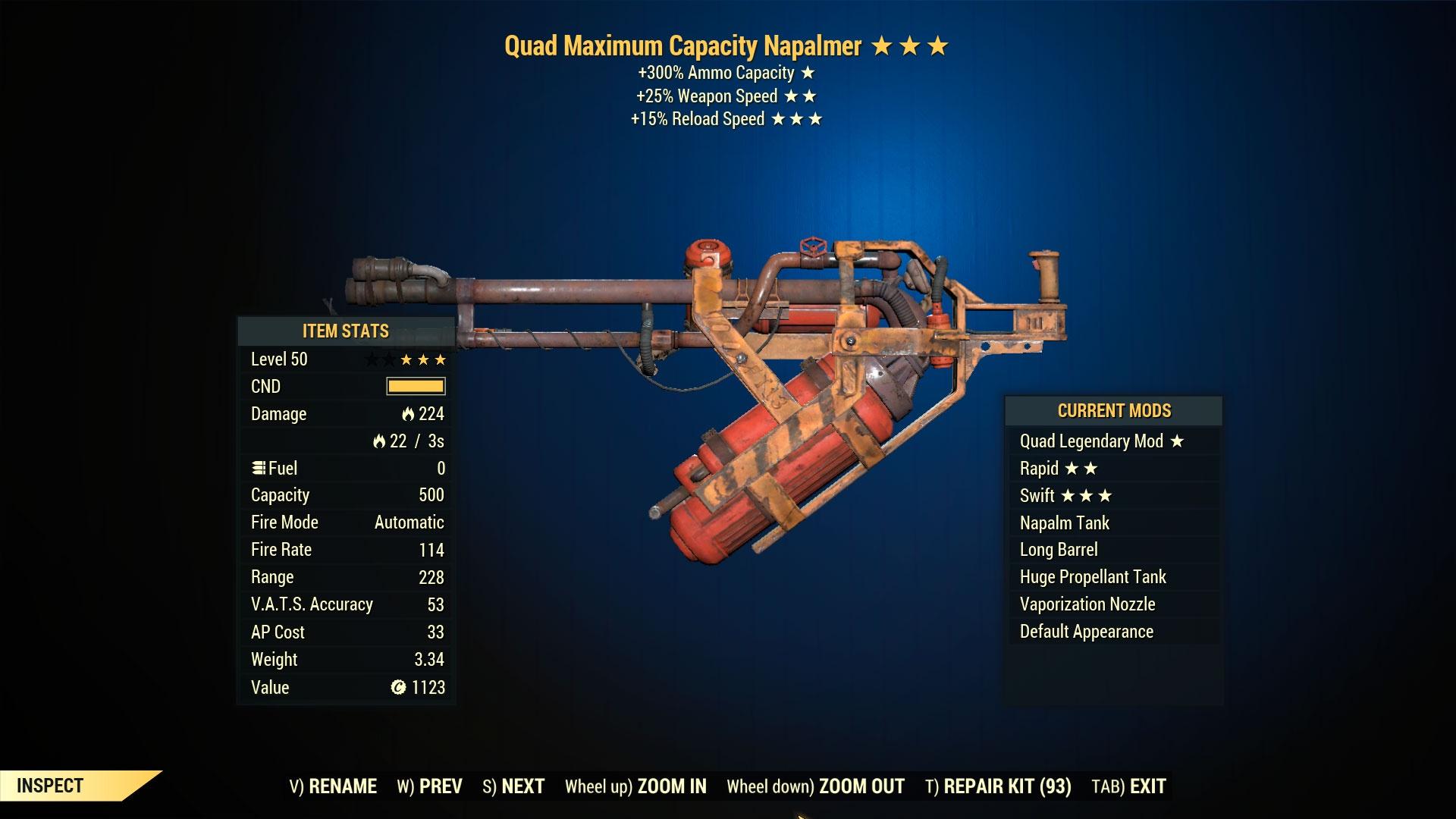Viewport: 1456px width, 819px height.
Task: Use the REPAIR KIT (93) option
Action: click(999, 786)
